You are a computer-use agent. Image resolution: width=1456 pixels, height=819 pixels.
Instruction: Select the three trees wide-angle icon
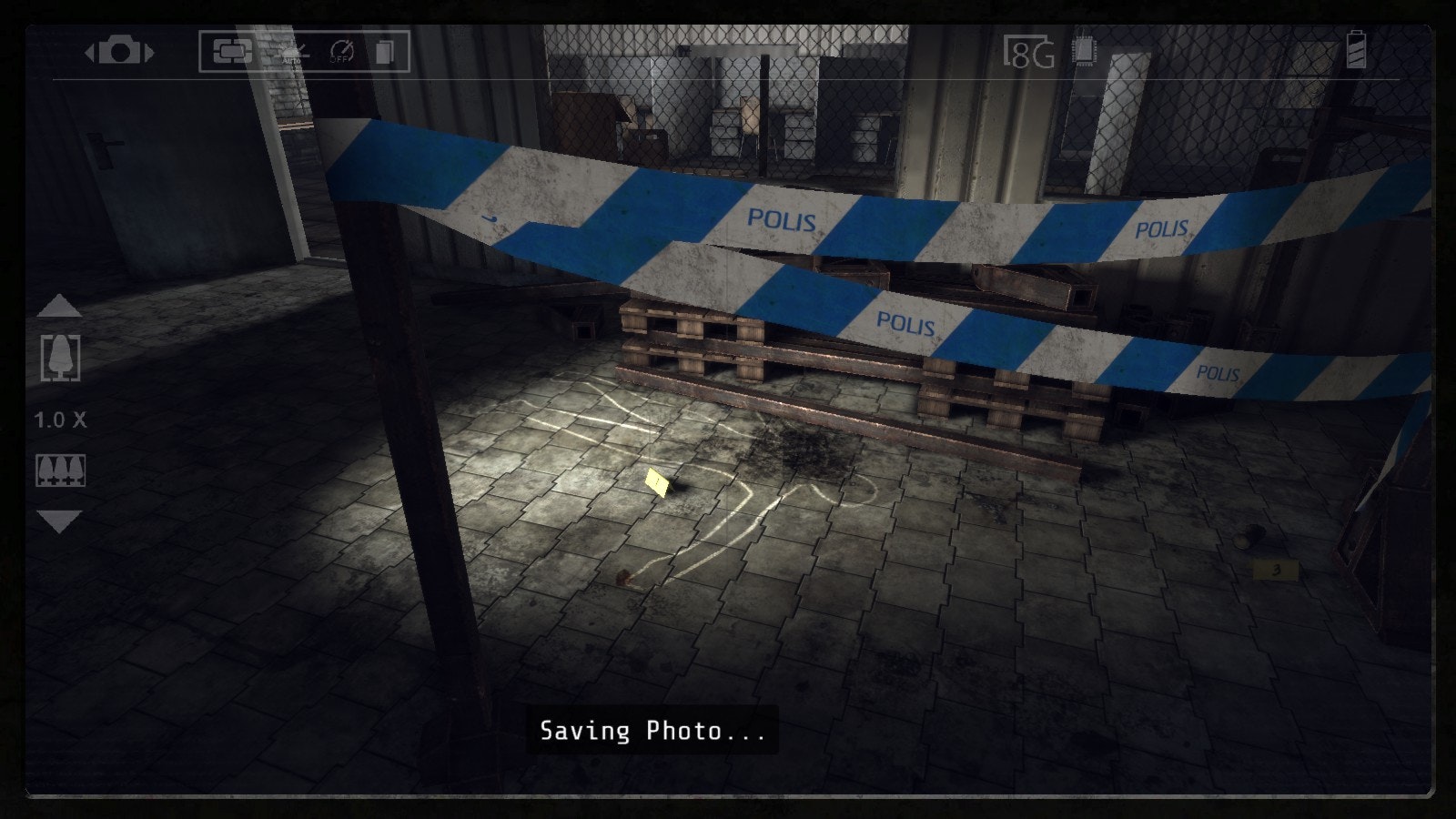coord(60,470)
